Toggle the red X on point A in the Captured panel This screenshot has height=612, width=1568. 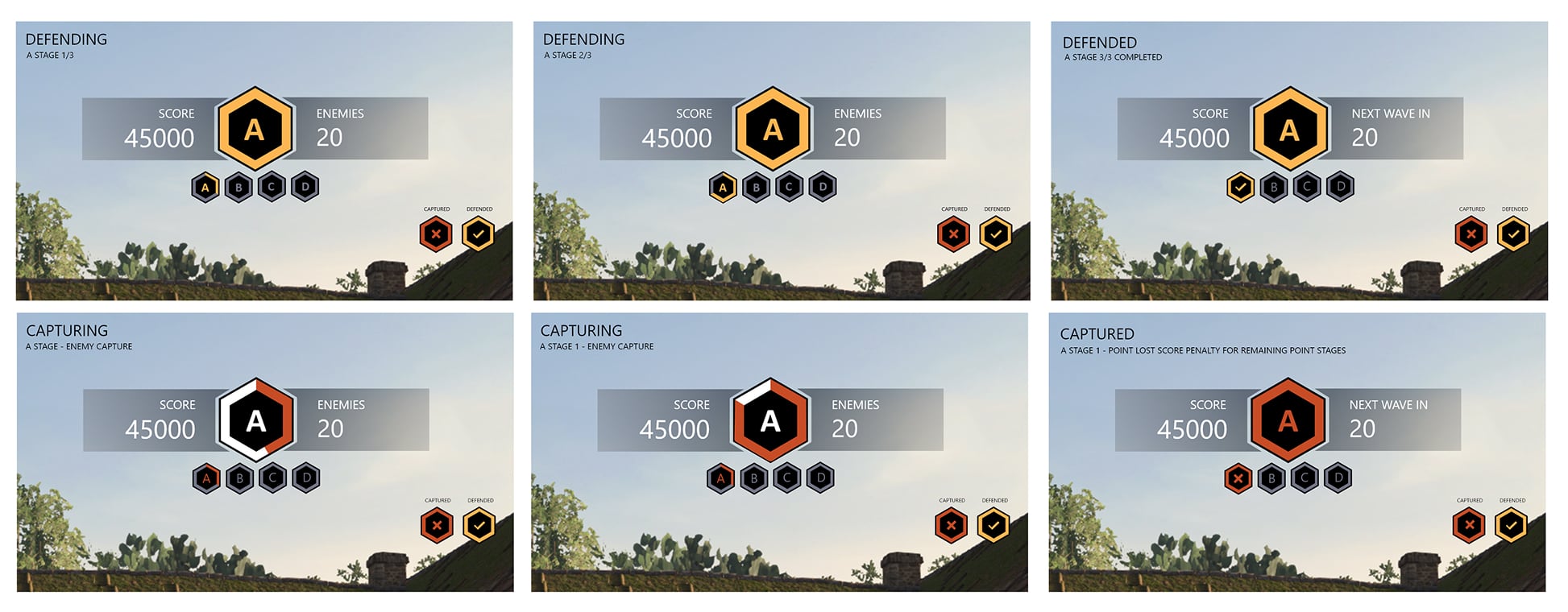point(1239,478)
